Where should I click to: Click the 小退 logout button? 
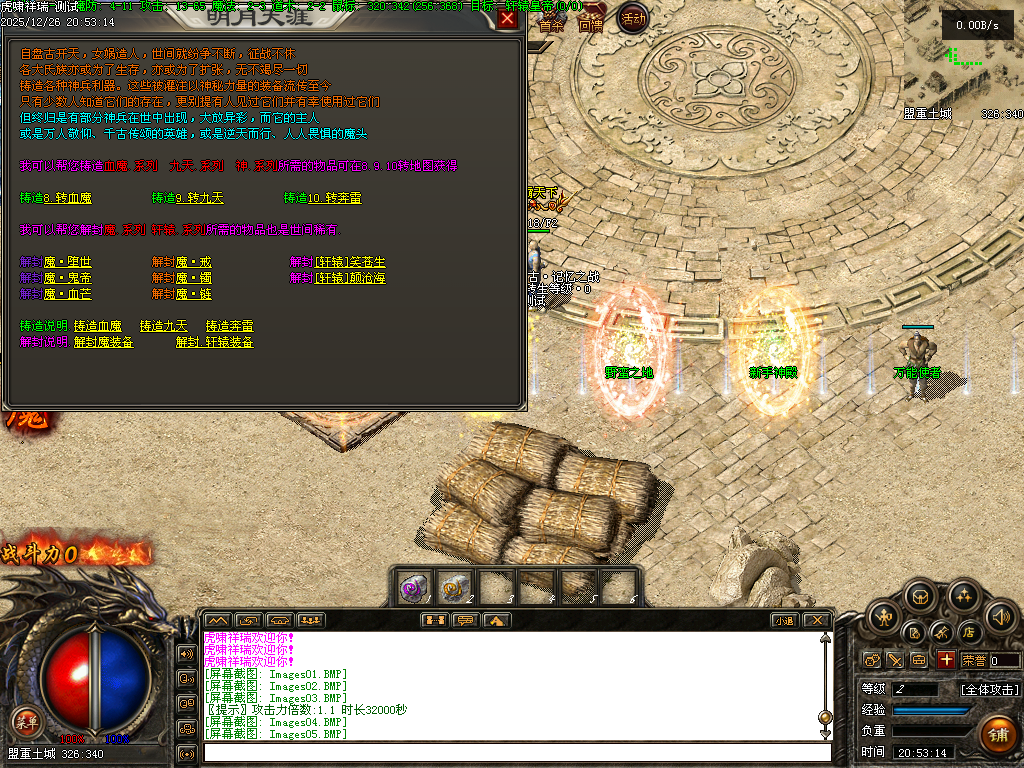[x=783, y=621]
